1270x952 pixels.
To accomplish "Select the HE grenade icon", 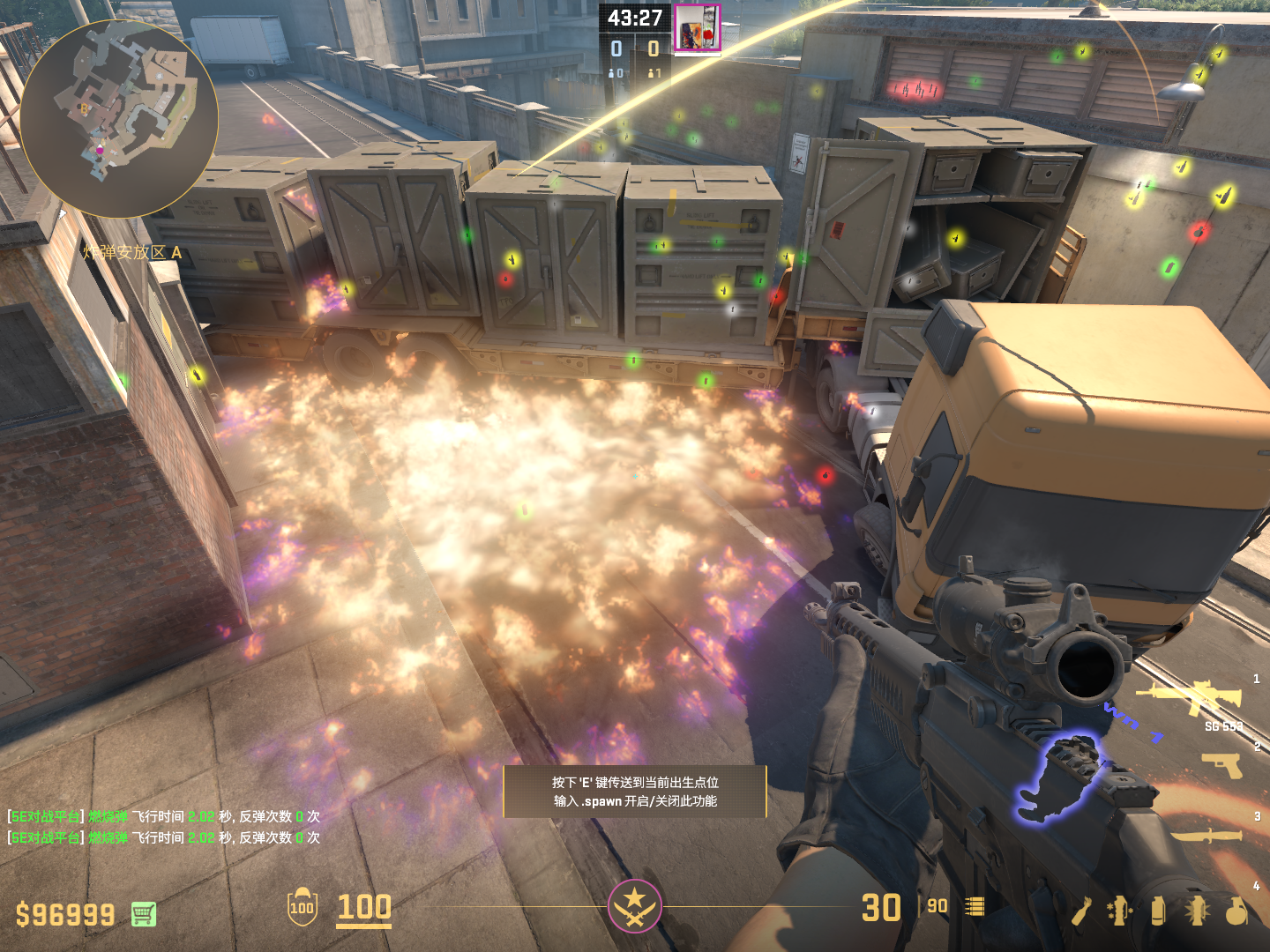I will pos(1236,911).
